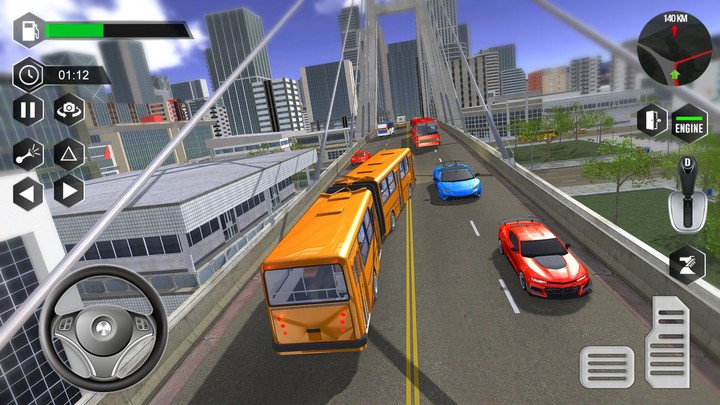Tap the gear shifter lever
The height and width of the screenshot is (405, 720).
[x=687, y=195]
